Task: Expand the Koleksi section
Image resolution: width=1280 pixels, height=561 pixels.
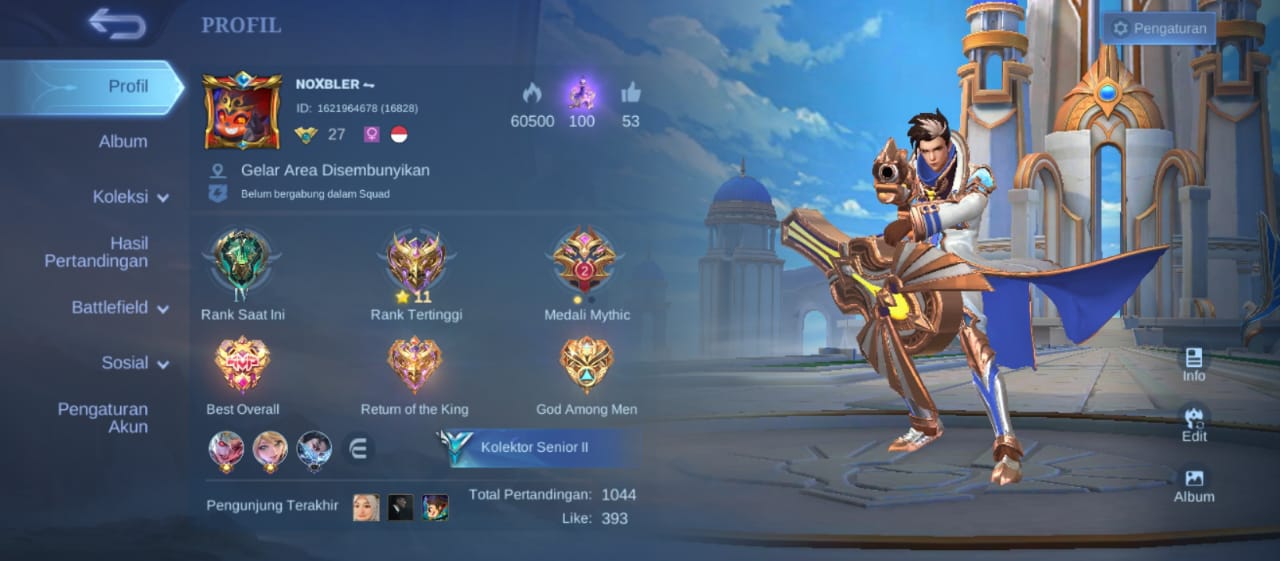Action: point(130,197)
